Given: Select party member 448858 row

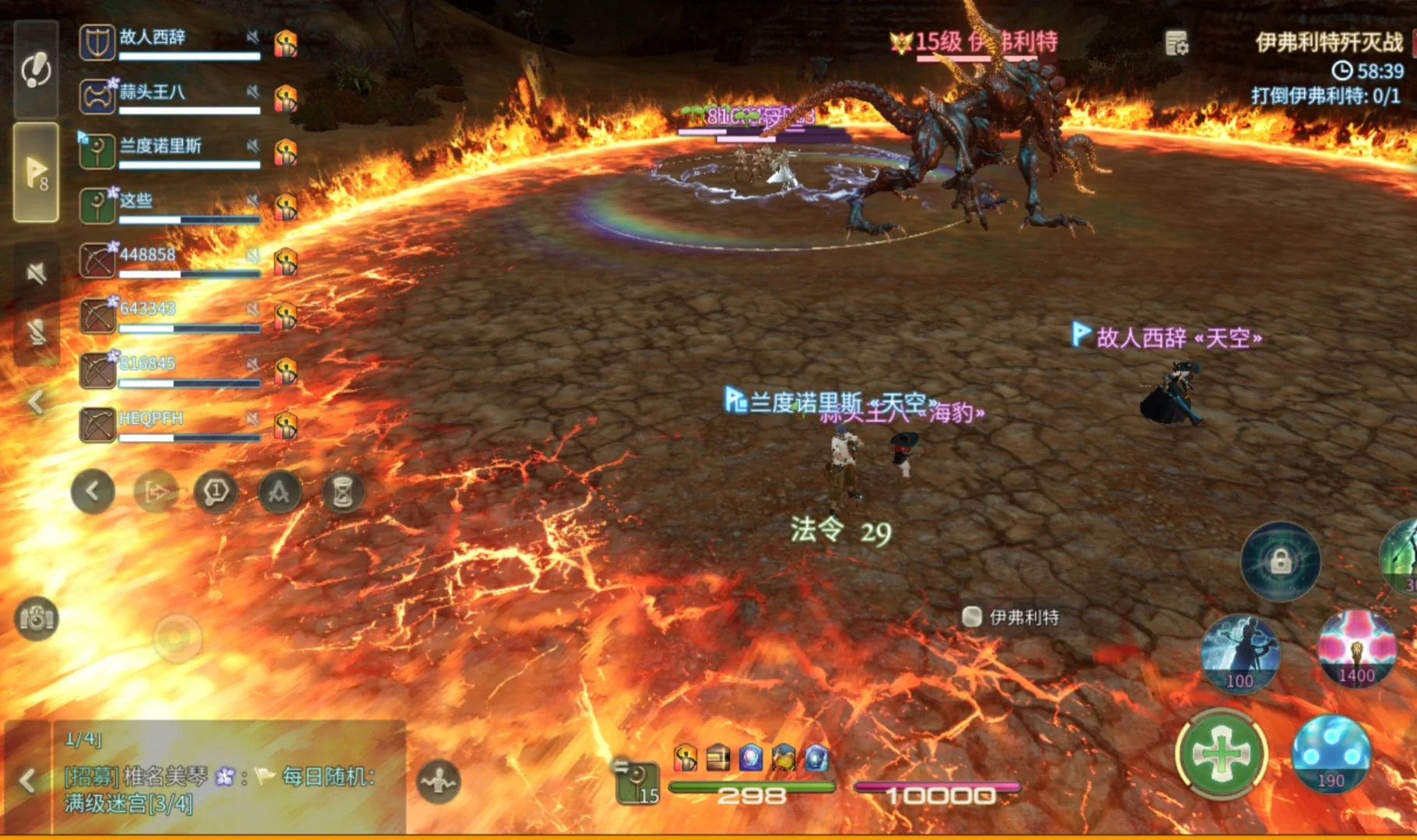Looking at the screenshot, I should click(170, 260).
